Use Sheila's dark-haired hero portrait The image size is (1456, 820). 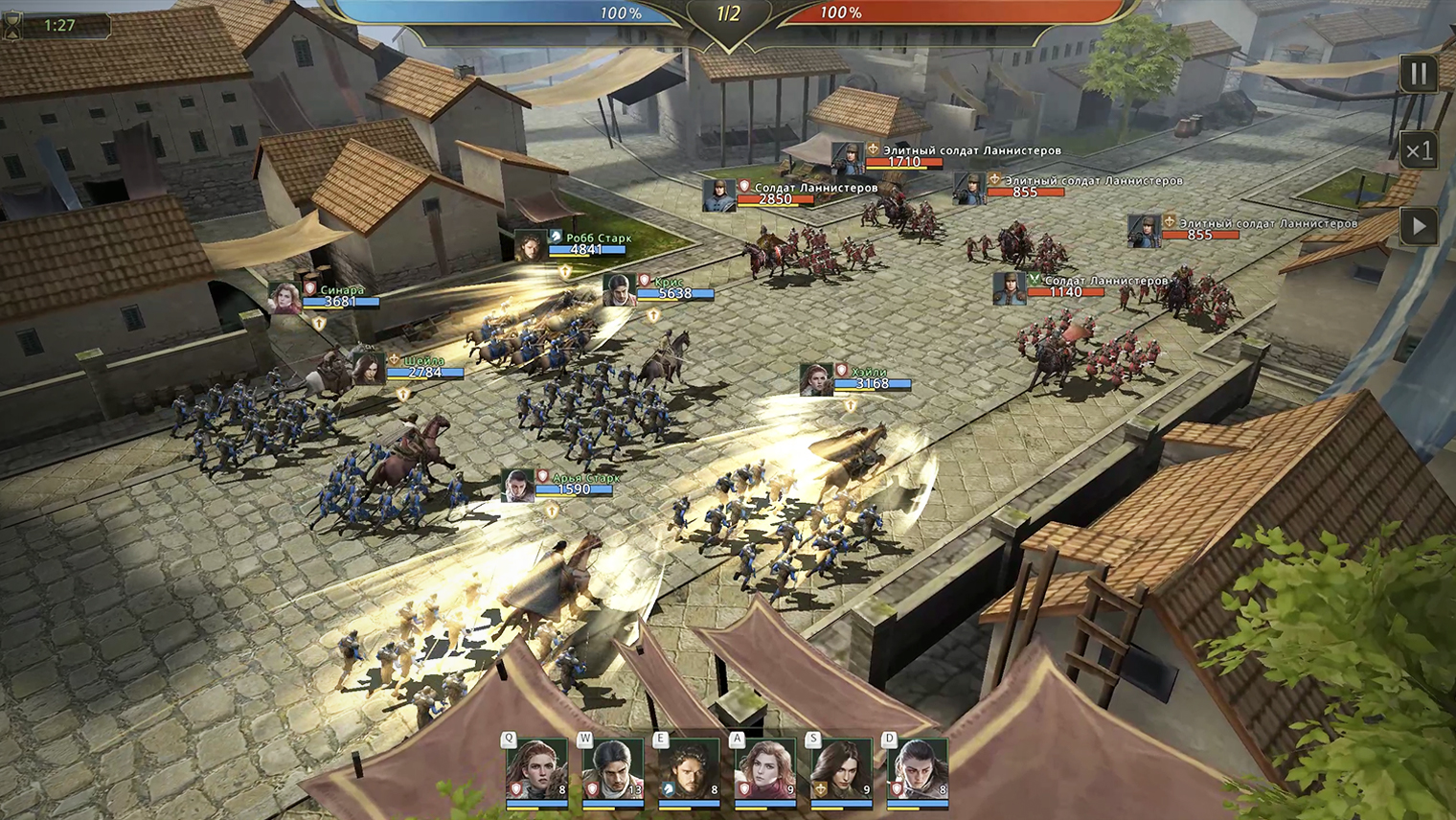(x=841, y=770)
